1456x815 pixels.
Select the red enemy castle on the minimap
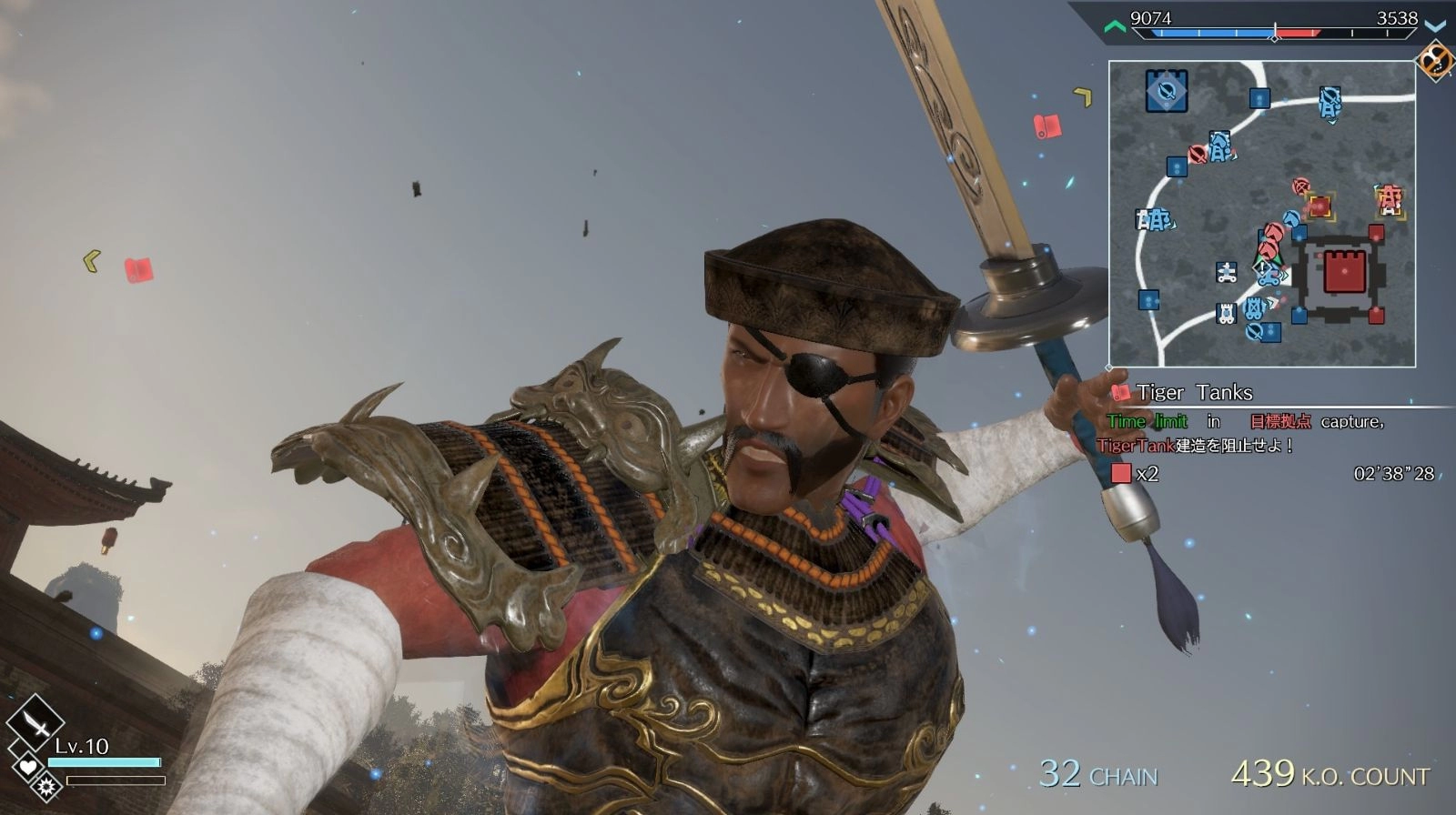coord(1343,272)
